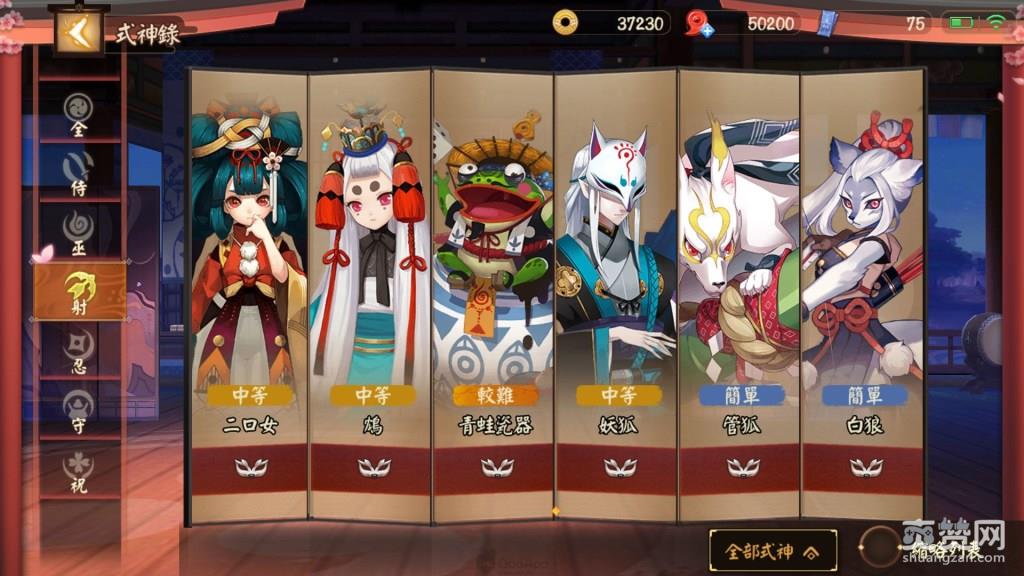Switch to the 祝 support tab
Viewport: 1024px width, 576px height.
(x=79, y=470)
